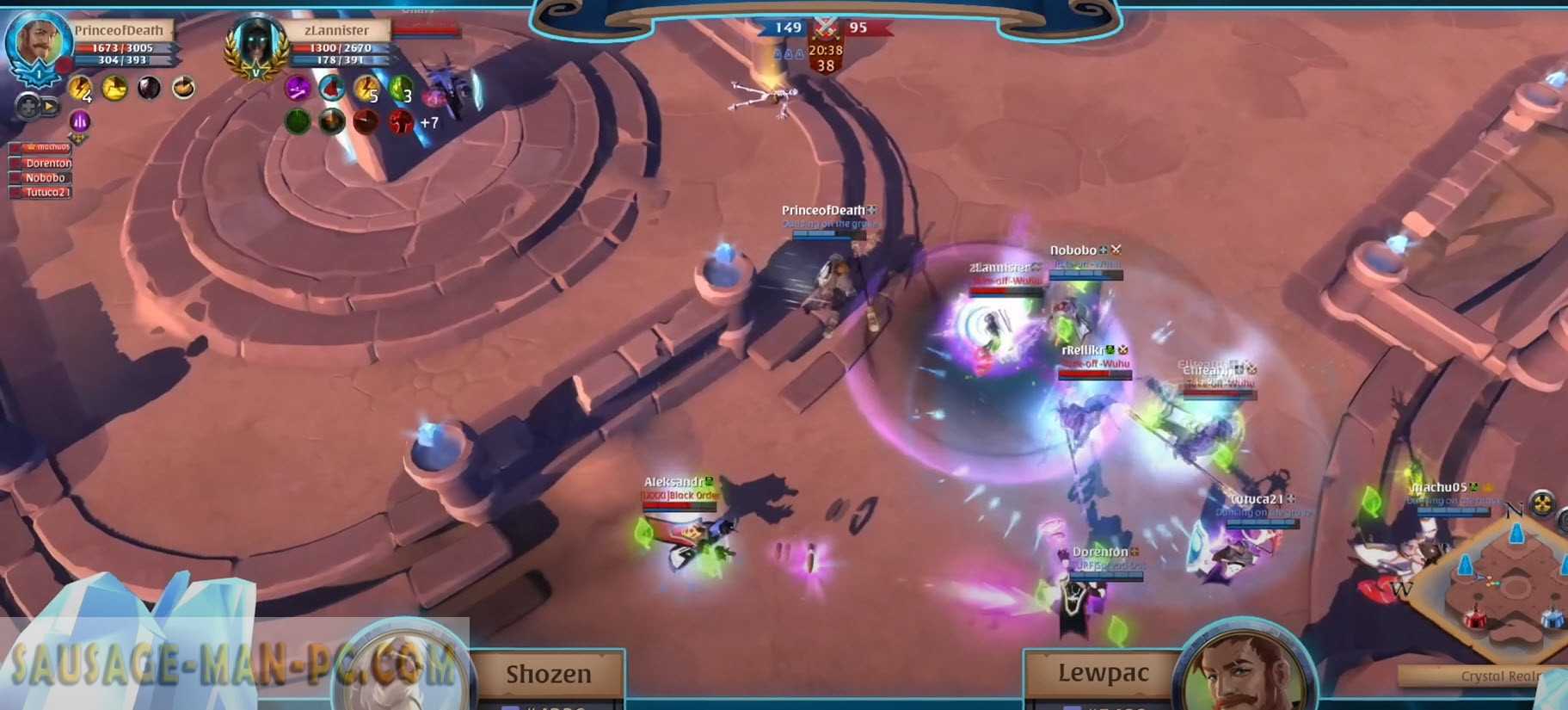
Task: Expand the +7 hidden target effects
Action: [x=429, y=122]
